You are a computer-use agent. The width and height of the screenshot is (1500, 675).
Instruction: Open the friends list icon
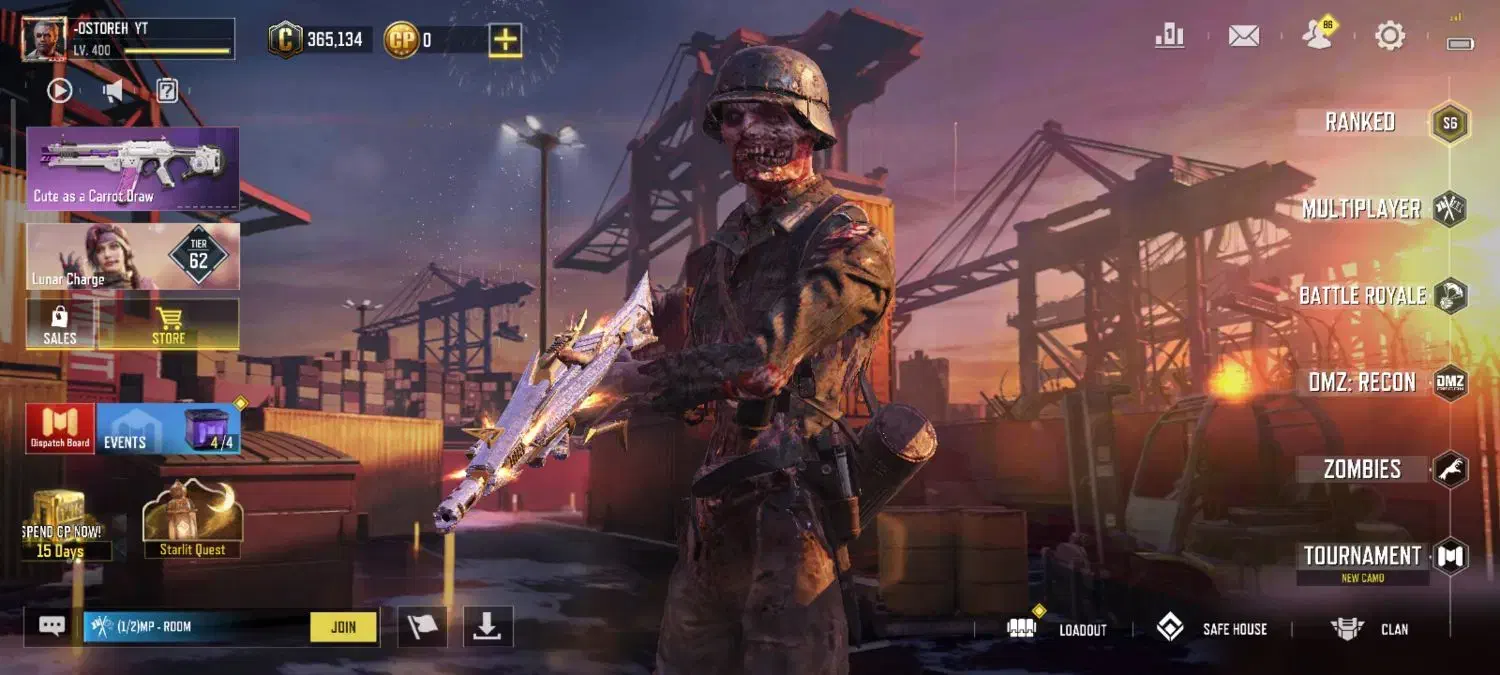pos(1318,36)
